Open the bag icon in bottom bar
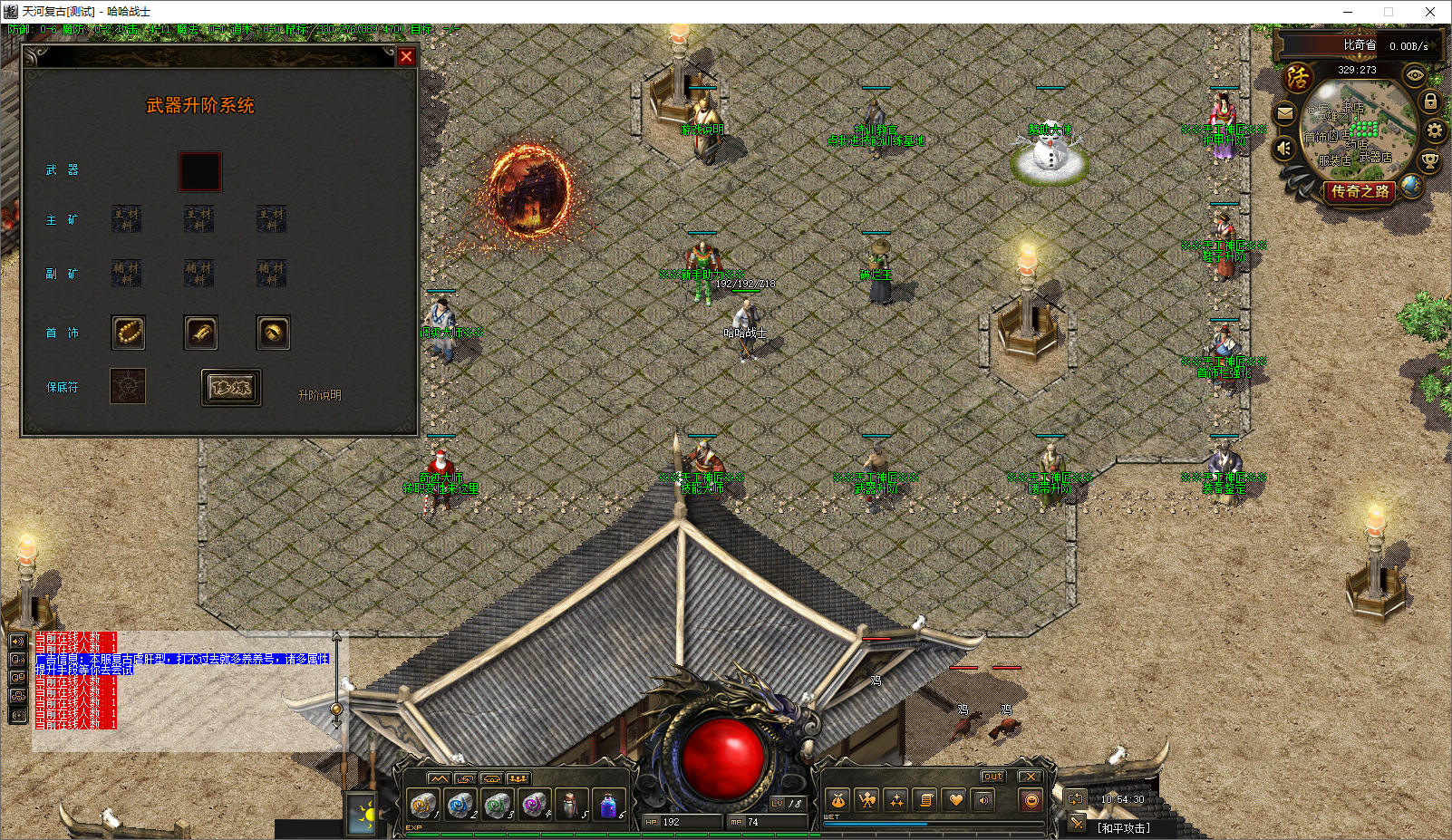 tap(838, 800)
